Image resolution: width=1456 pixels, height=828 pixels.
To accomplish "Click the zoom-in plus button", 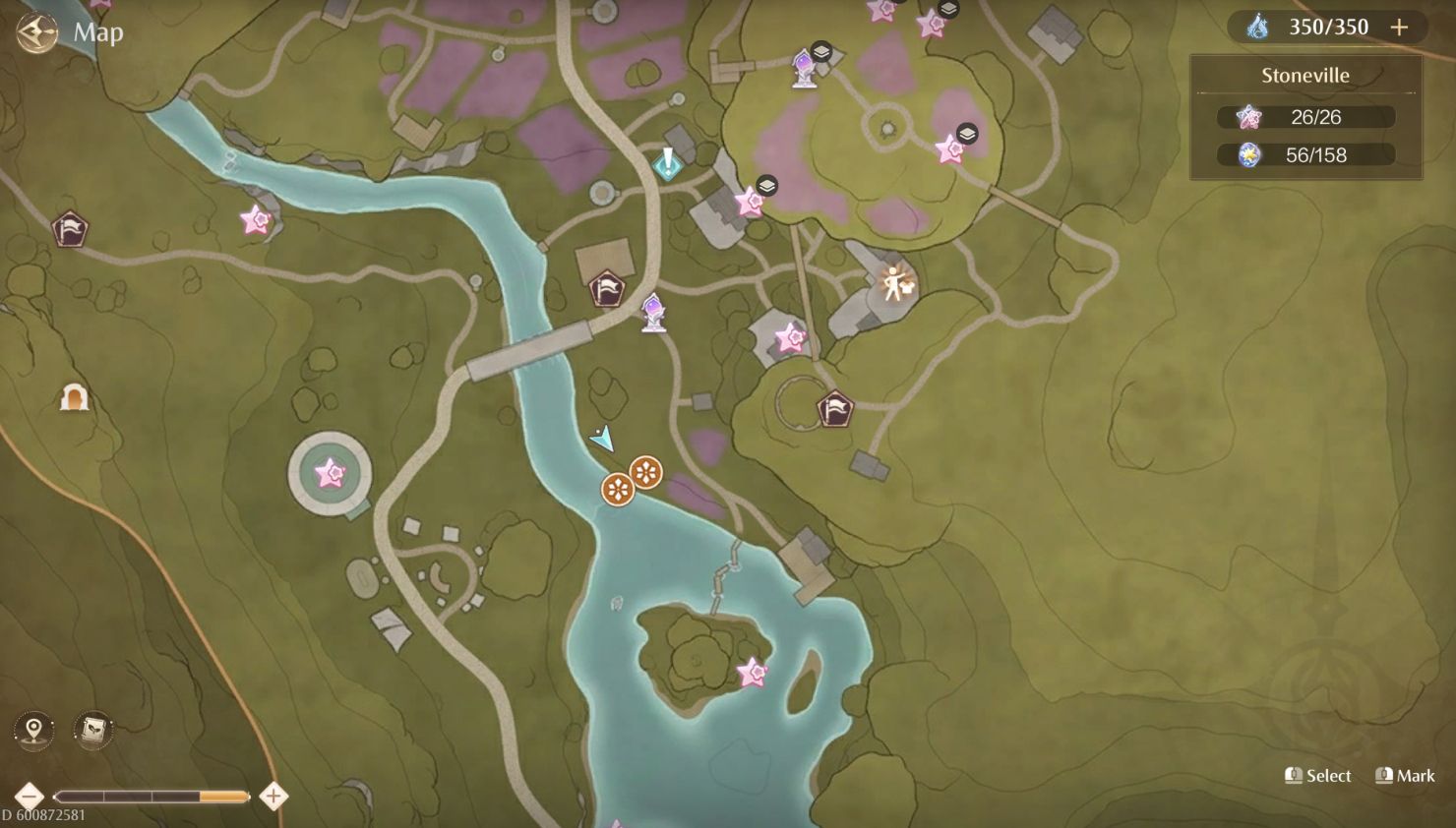I will point(273,796).
